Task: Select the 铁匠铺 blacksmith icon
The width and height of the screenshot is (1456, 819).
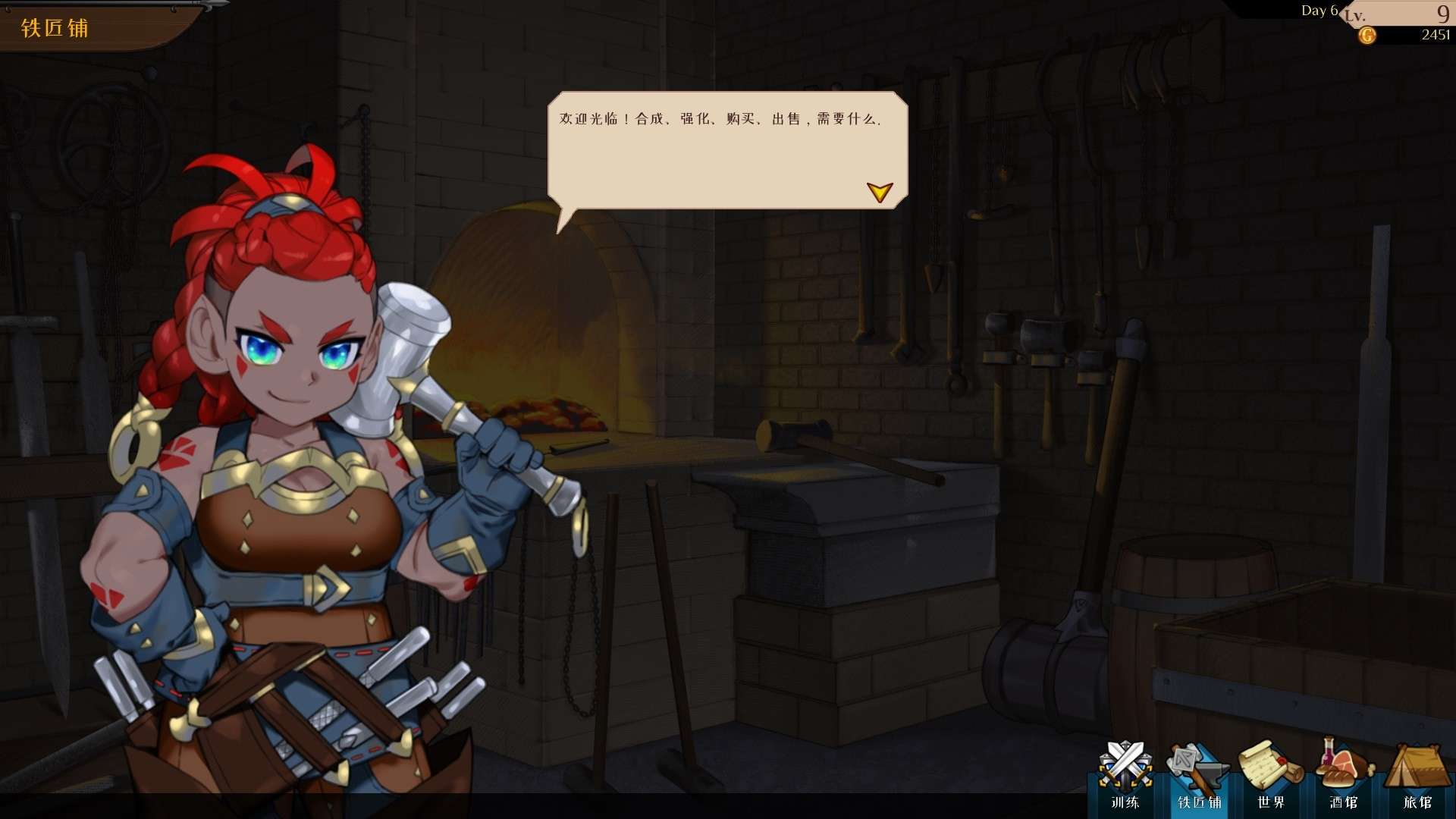Action: click(1199, 775)
